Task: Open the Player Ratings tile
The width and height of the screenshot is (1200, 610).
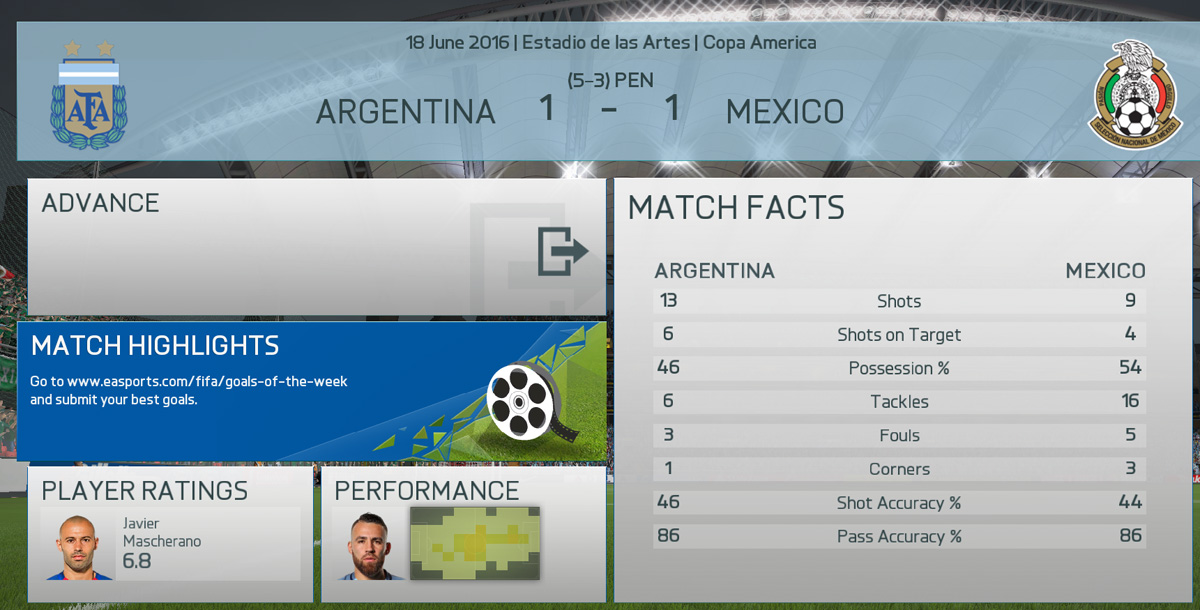Action: coord(170,533)
